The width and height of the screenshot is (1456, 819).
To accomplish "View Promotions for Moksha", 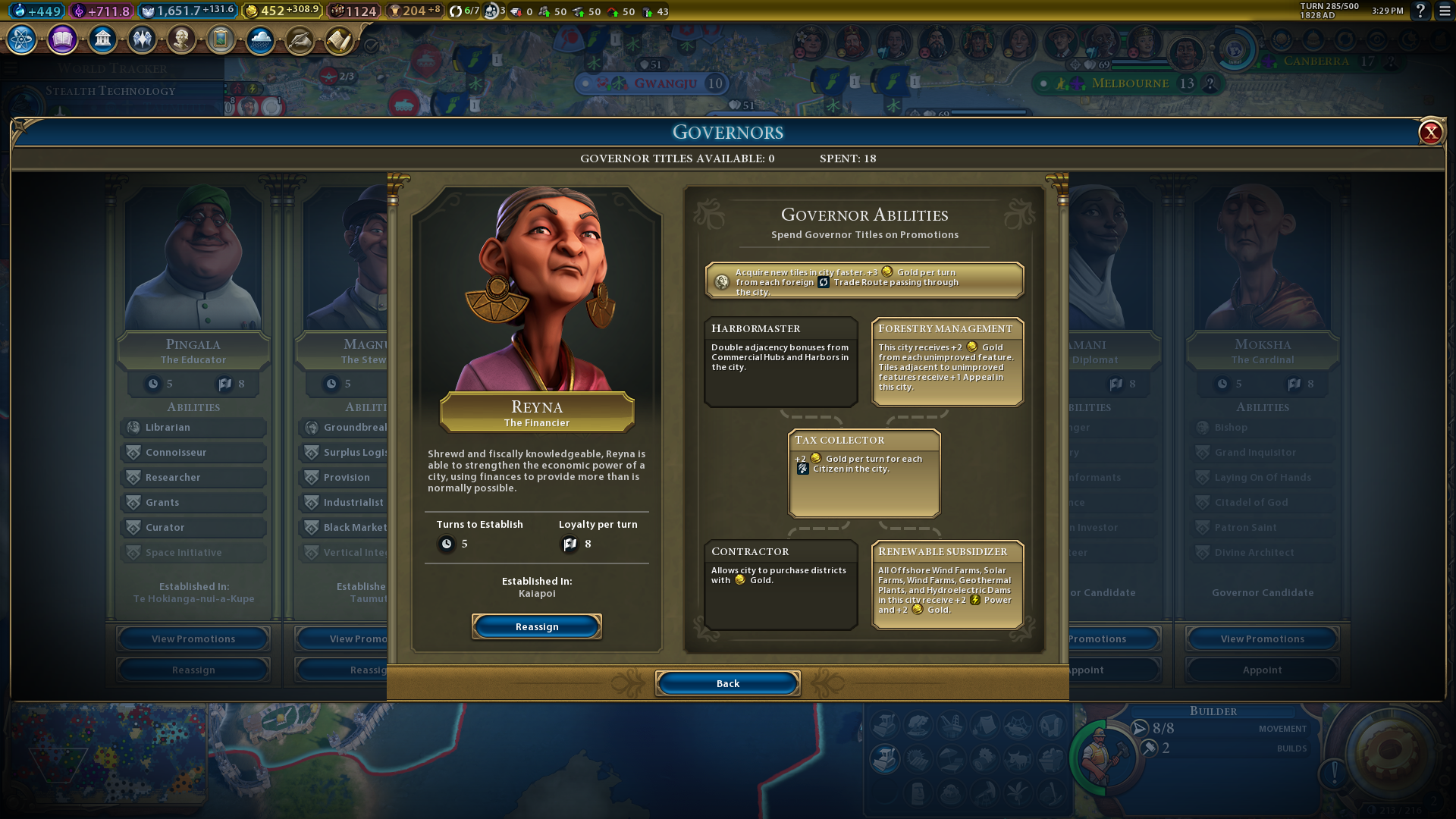I will tap(1262, 639).
